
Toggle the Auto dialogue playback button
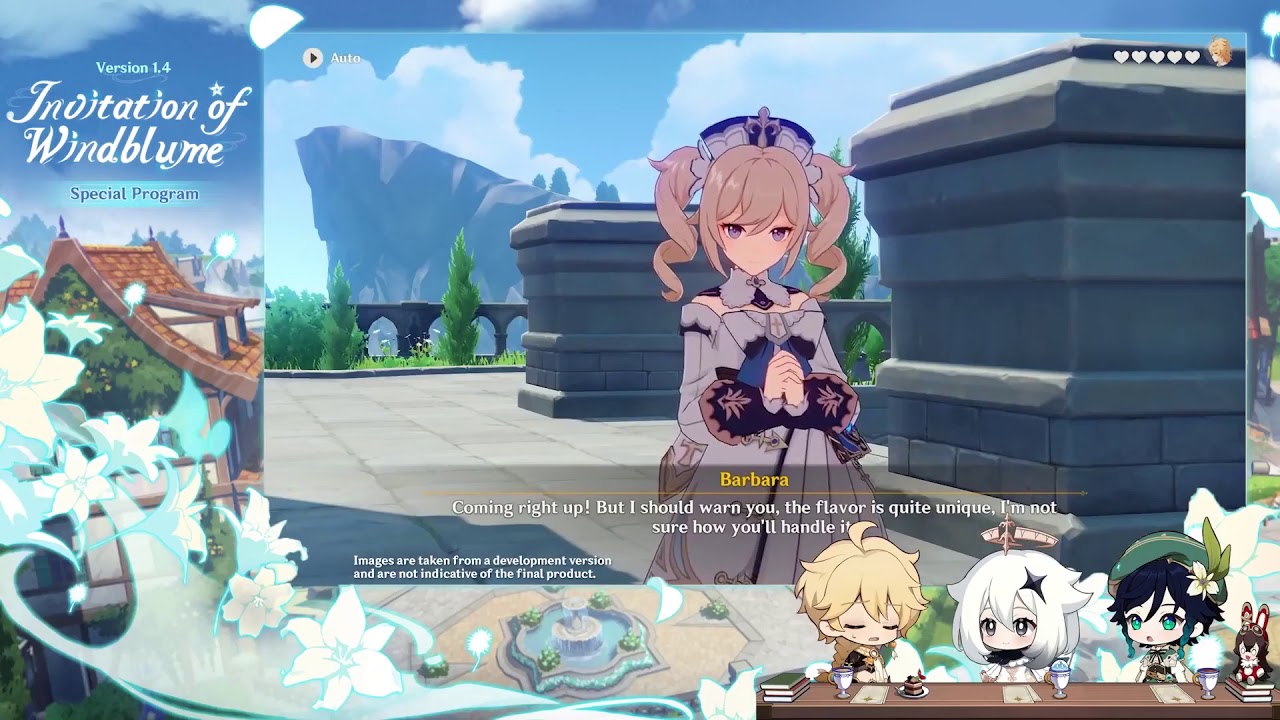(314, 58)
